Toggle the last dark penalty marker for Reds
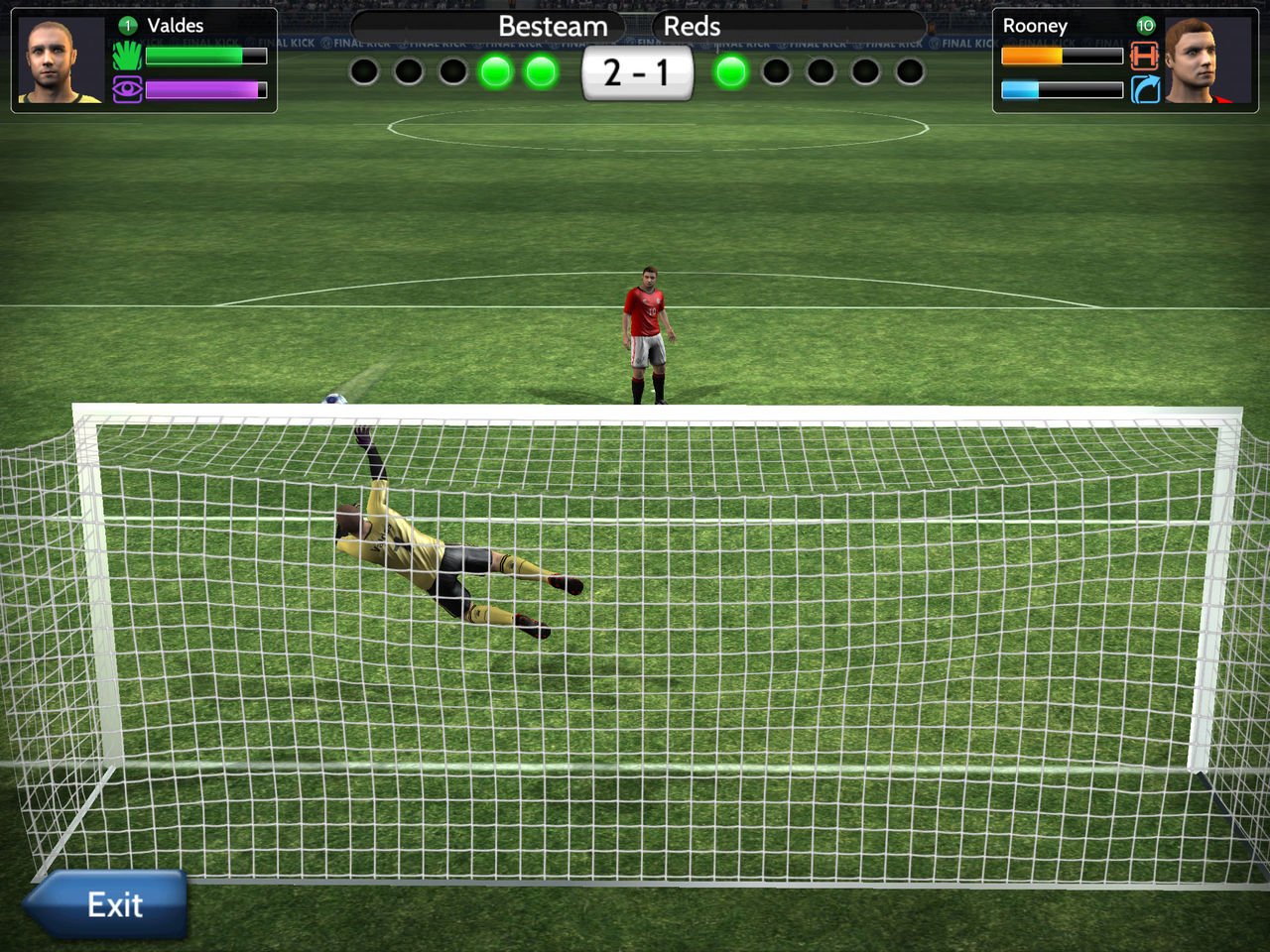Viewport: 1270px width, 952px height. pyautogui.click(x=910, y=71)
